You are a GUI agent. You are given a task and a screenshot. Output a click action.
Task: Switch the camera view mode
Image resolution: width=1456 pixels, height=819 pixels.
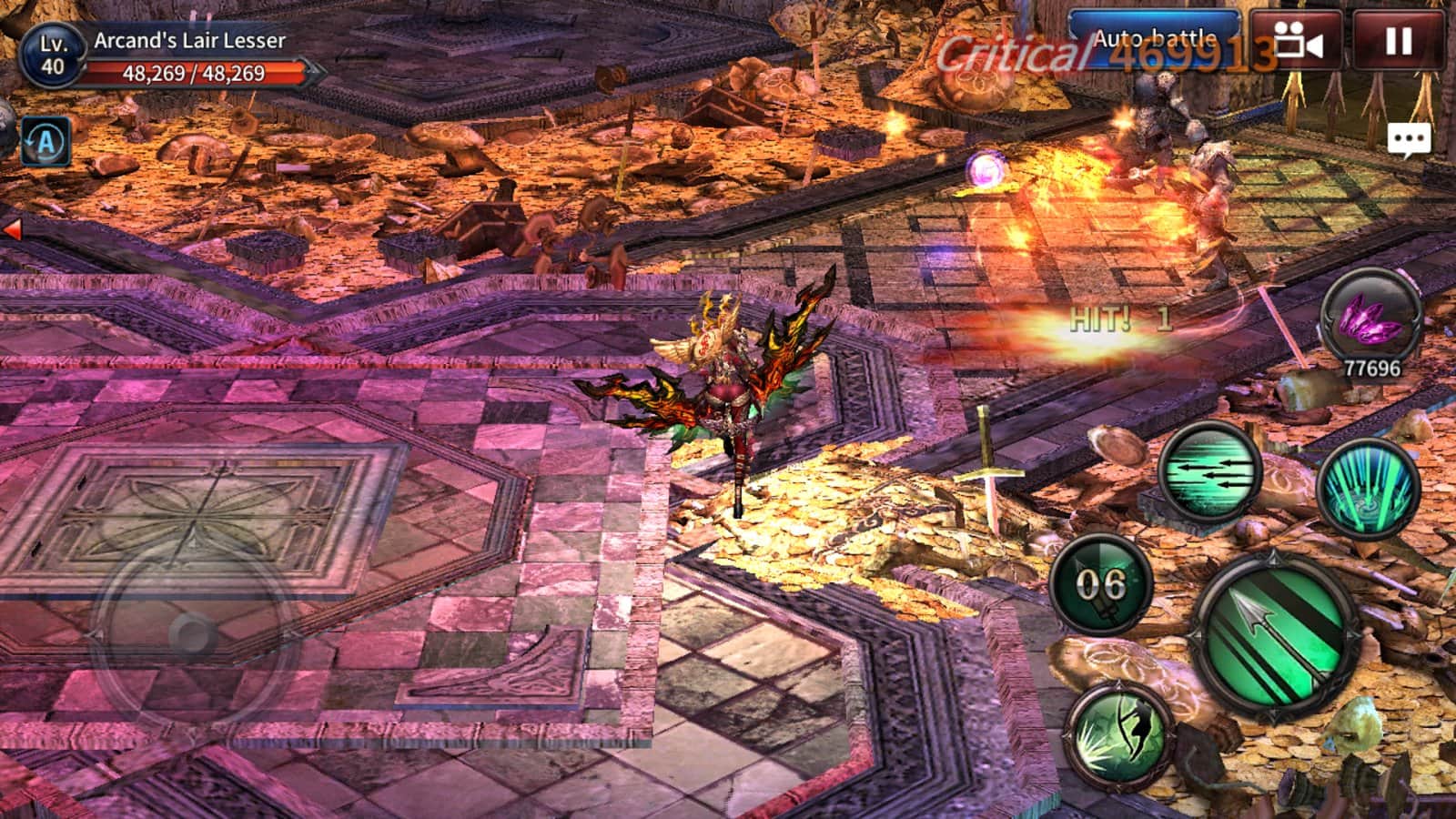click(1297, 41)
